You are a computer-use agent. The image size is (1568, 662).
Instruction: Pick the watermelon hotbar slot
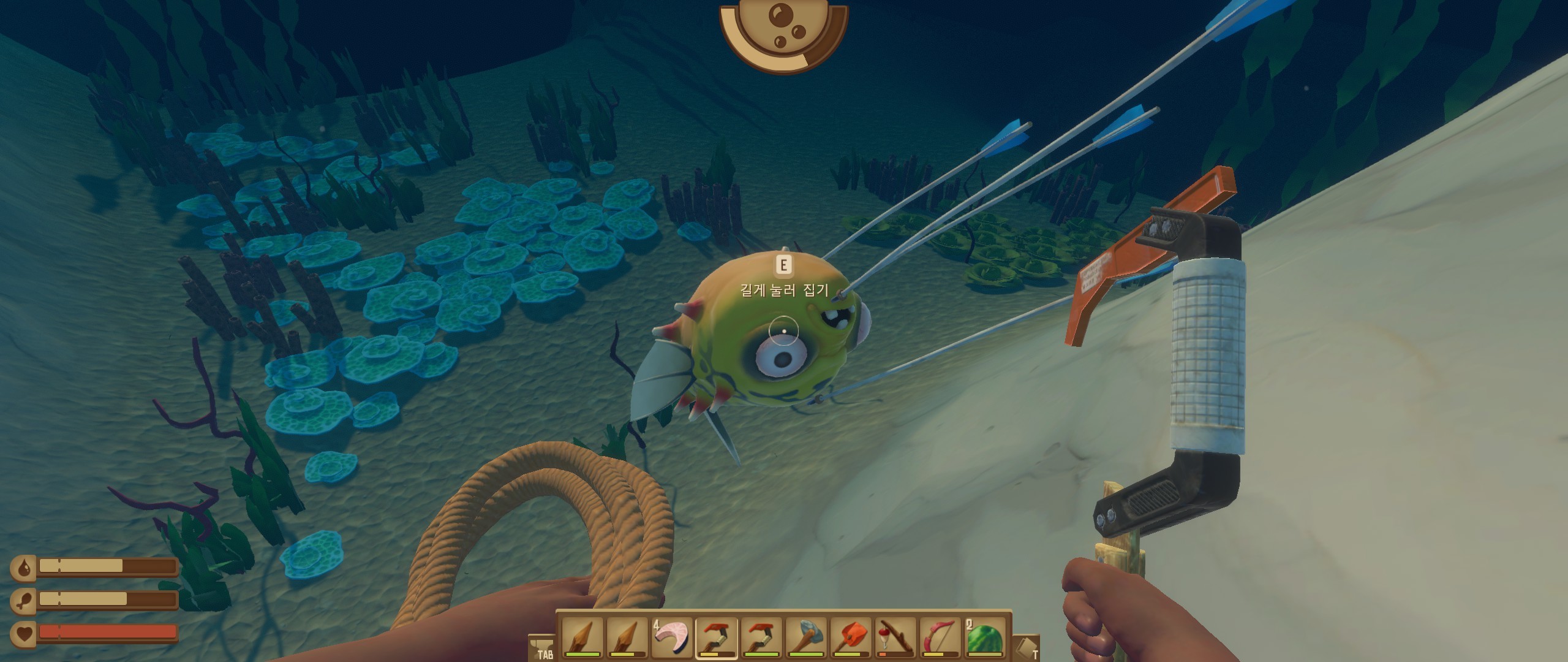pyautogui.click(x=985, y=637)
